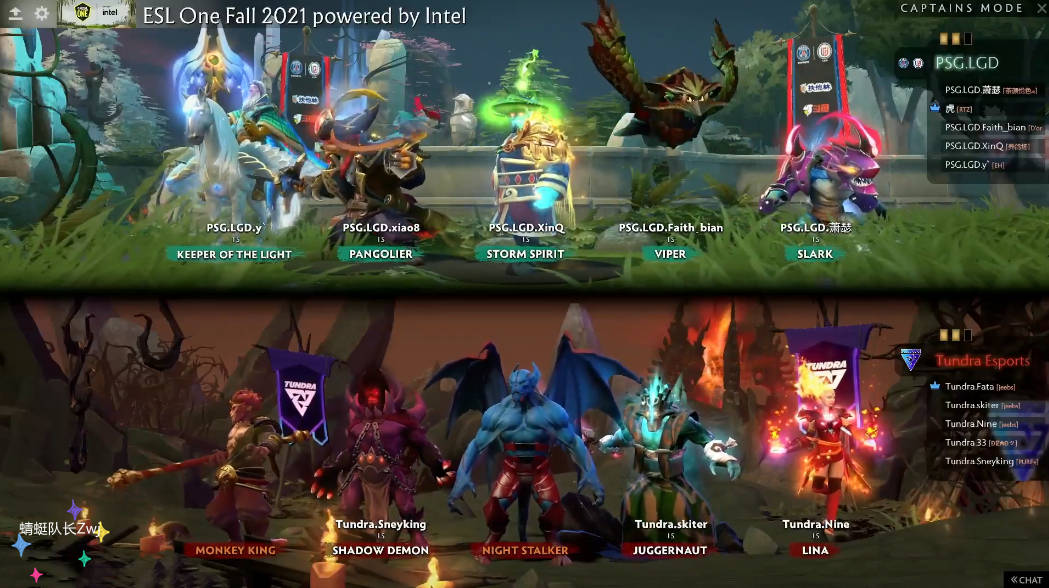
Task: Click the Tundra Esports team header
Action: coord(982,360)
